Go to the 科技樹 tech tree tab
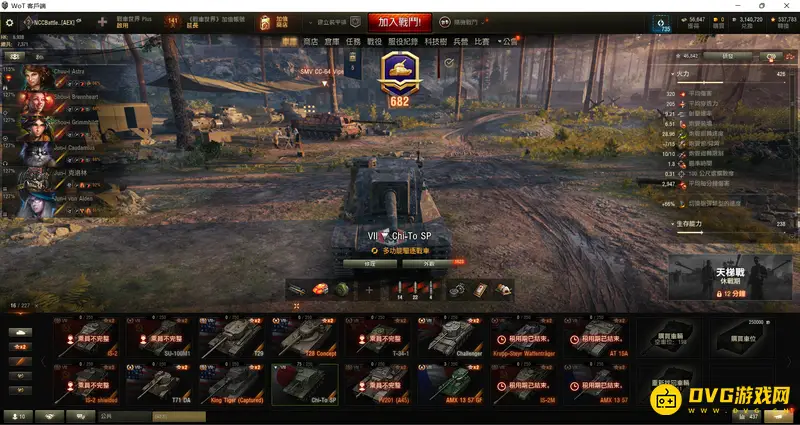The image size is (800, 425). point(436,42)
